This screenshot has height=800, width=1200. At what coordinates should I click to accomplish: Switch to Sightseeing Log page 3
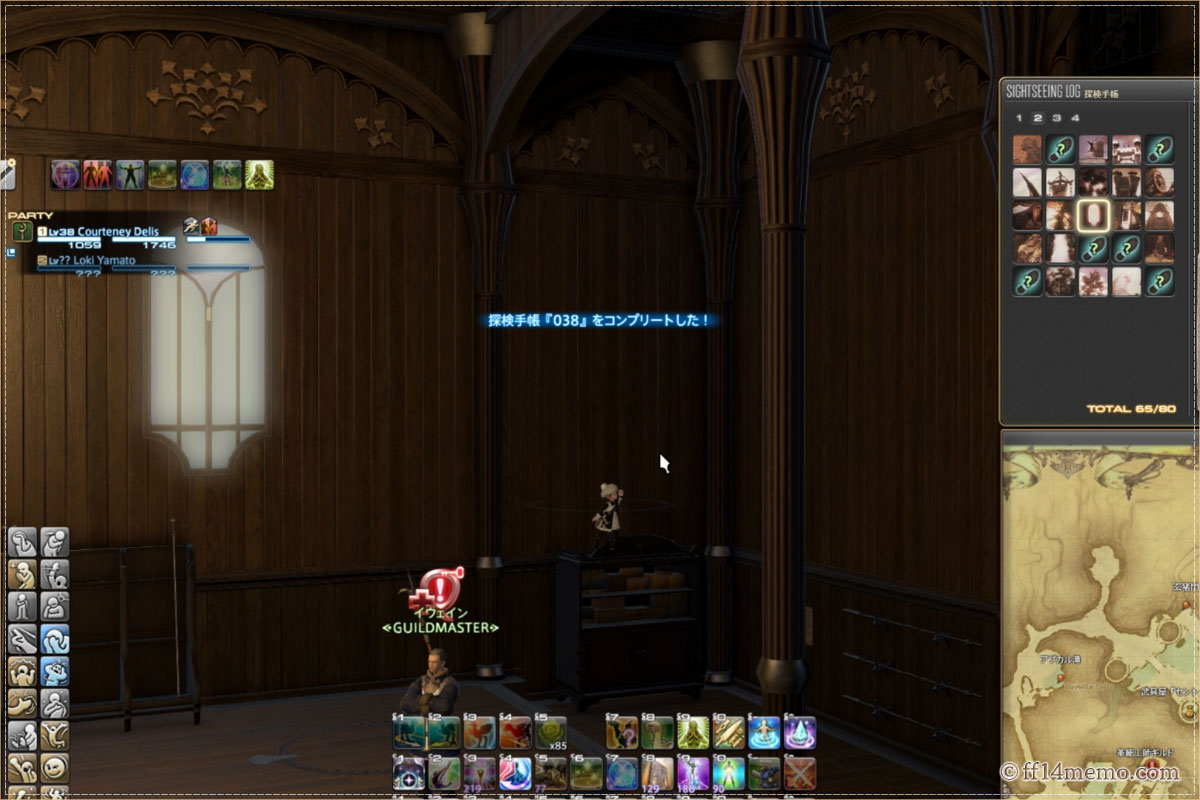[x=1056, y=118]
